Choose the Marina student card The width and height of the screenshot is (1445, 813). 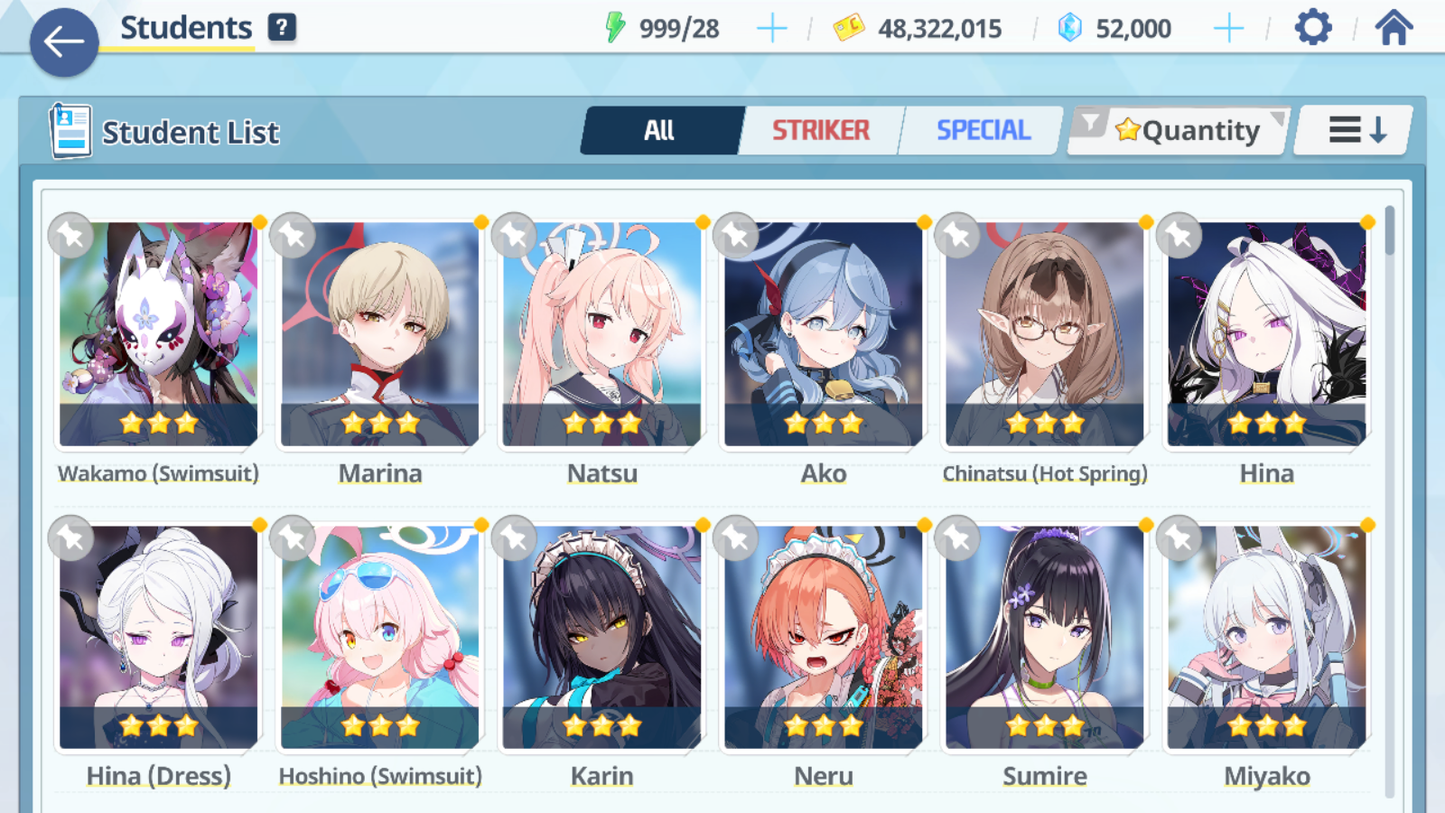pyautogui.click(x=380, y=334)
